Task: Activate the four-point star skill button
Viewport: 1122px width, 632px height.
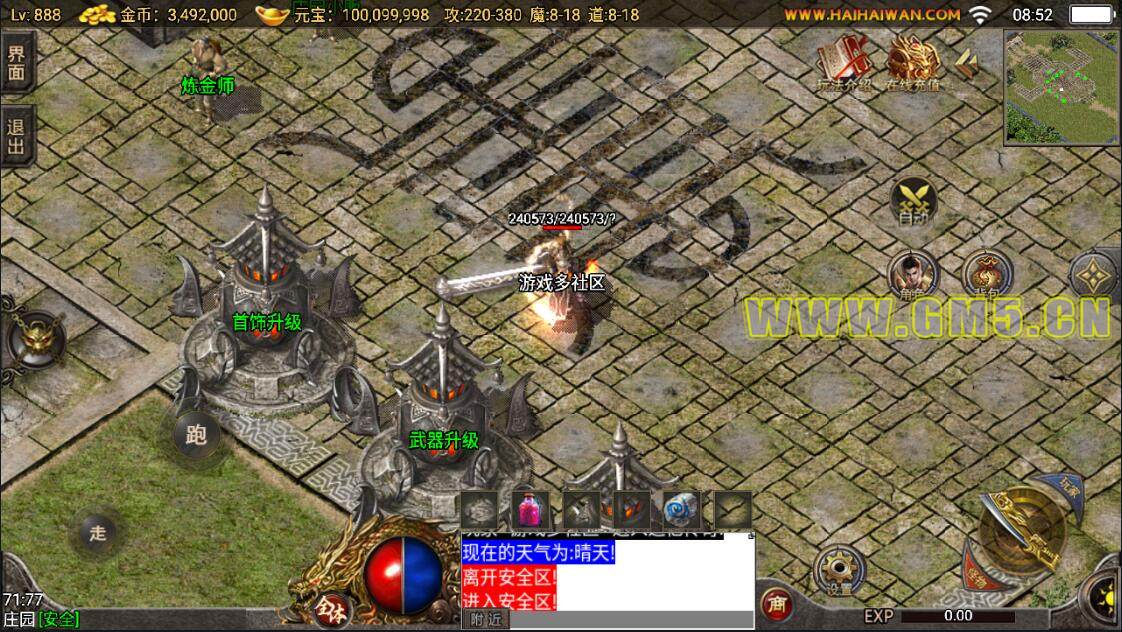Action: click(1096, 275)
